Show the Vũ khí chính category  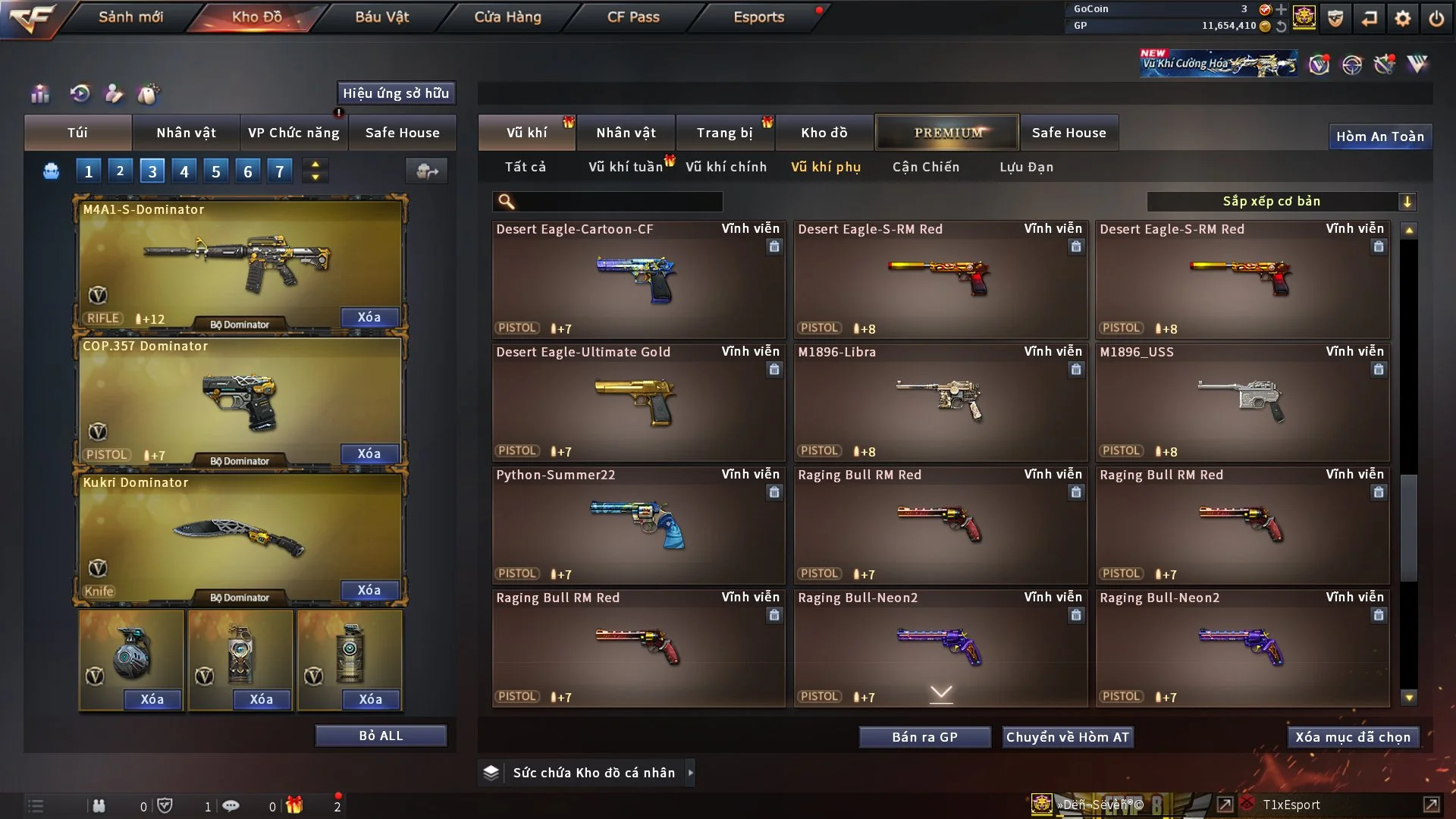point(726,167)
